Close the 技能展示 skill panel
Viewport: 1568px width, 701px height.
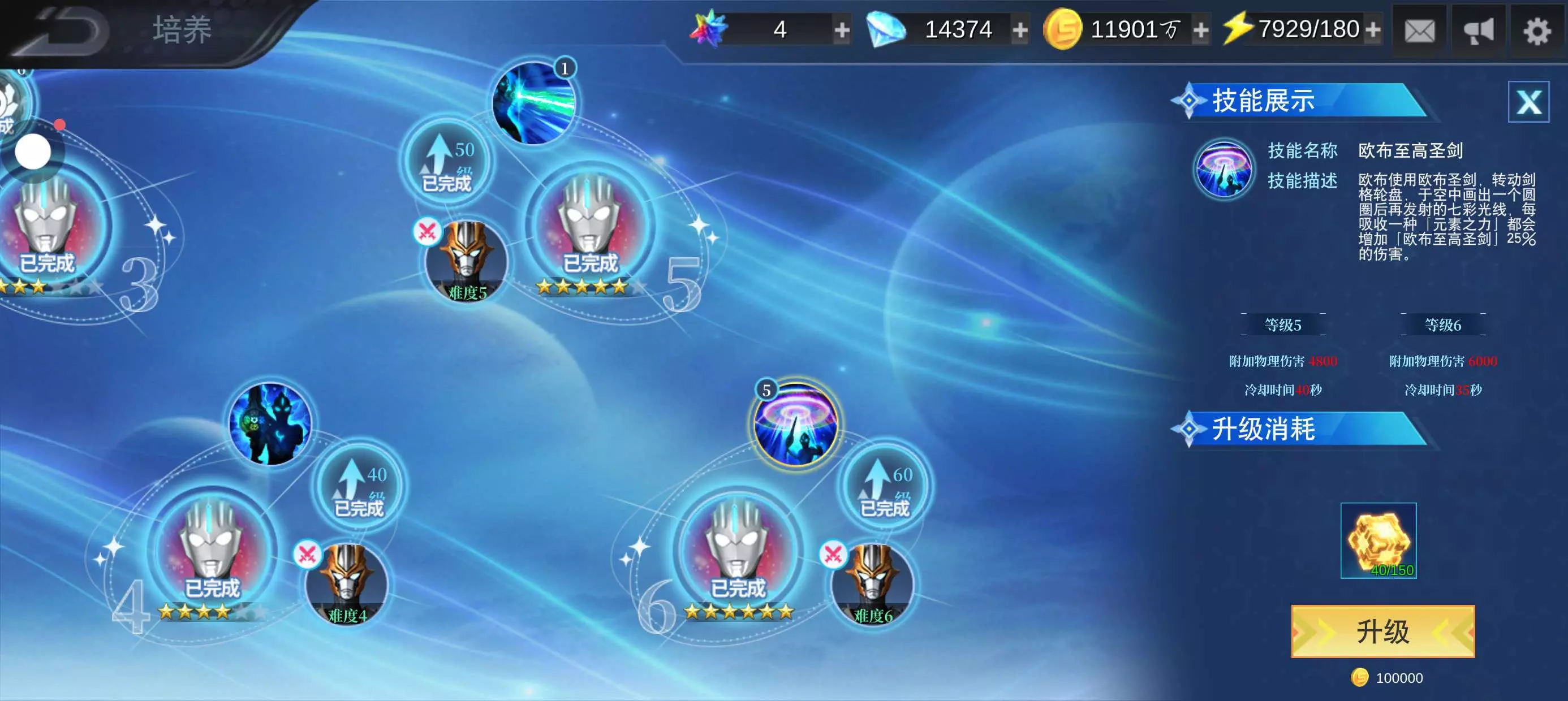1528,102
